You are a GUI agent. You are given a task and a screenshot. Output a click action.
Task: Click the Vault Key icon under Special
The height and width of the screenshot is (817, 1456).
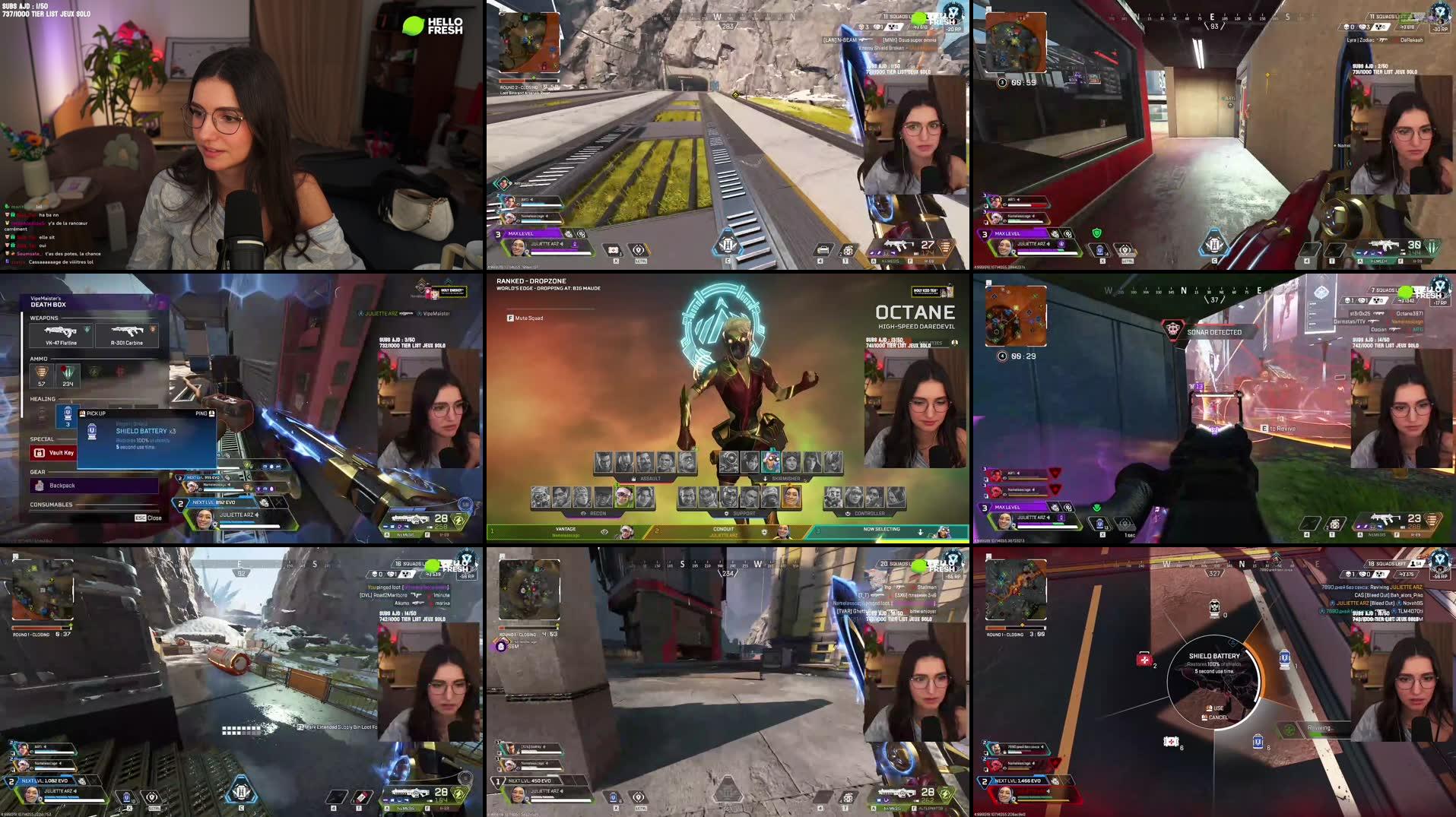click(x=39, y=452)
